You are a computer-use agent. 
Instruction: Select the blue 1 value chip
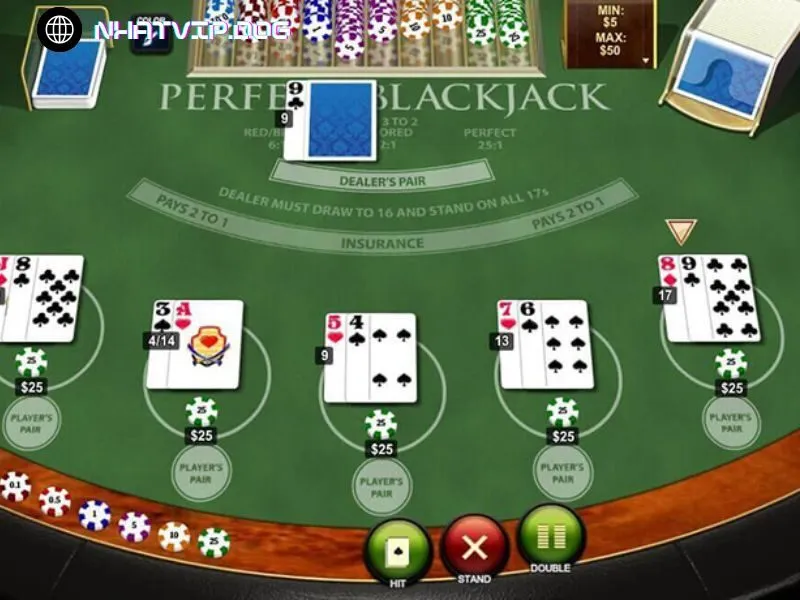[x=95, y=515]
